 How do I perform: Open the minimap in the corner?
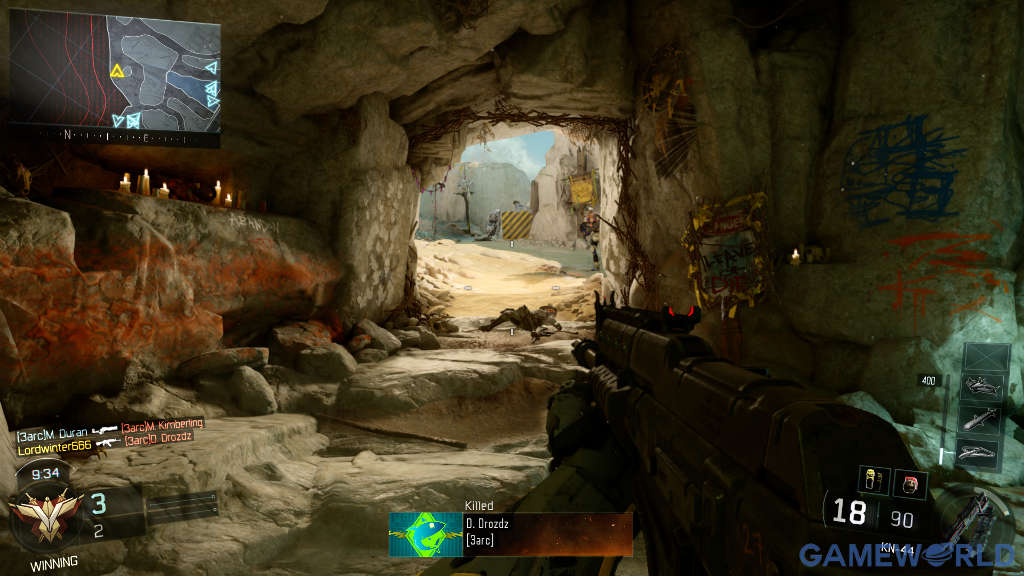click(x=115, y=75)
